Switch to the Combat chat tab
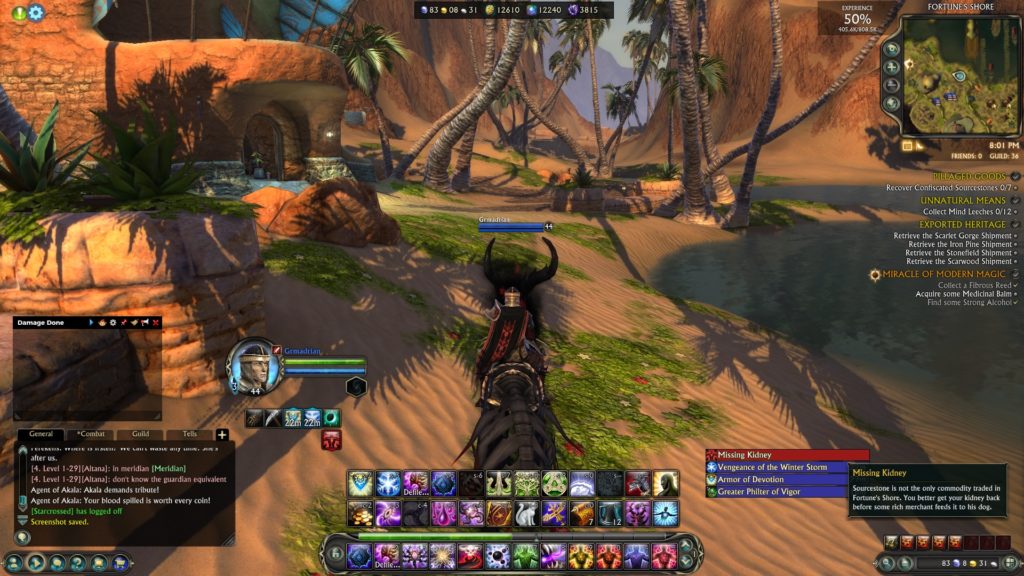1024x576 pixels. pos(91,435)
